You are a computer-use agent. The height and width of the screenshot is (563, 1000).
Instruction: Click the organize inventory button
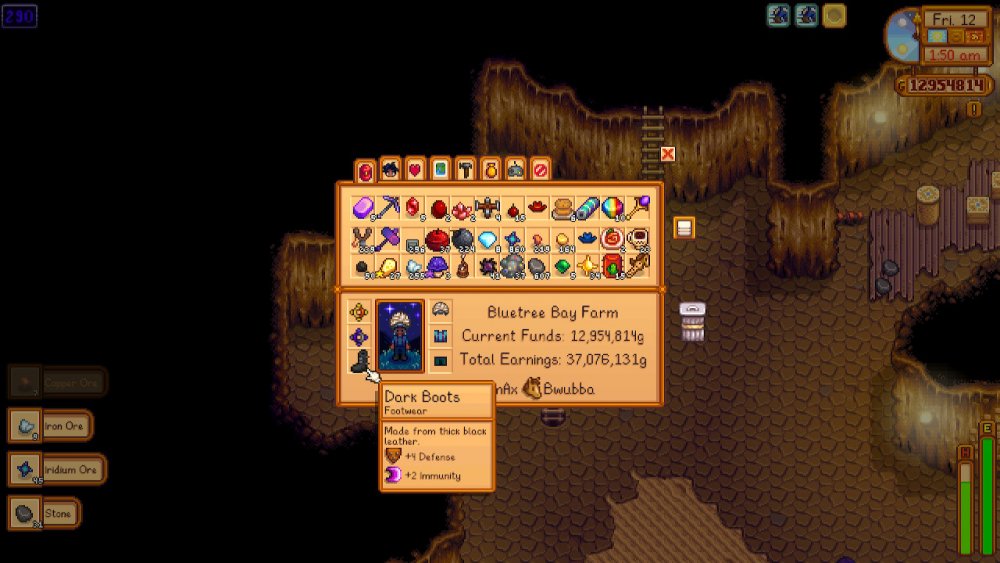[x=684, y=228]
